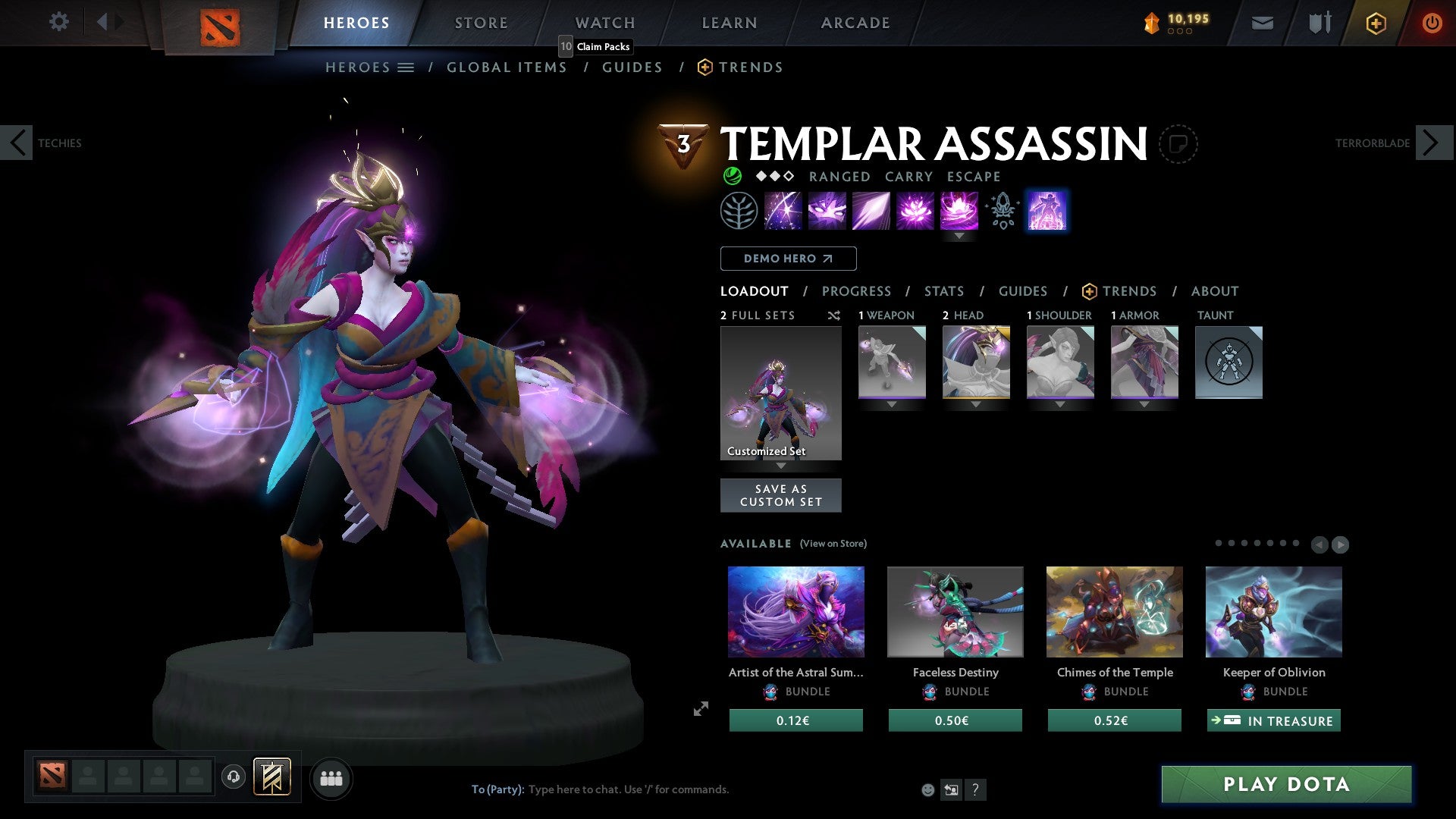The image size is (1456, 819).
Task: Toggle the settings gear icon
Action: point(58,22)
